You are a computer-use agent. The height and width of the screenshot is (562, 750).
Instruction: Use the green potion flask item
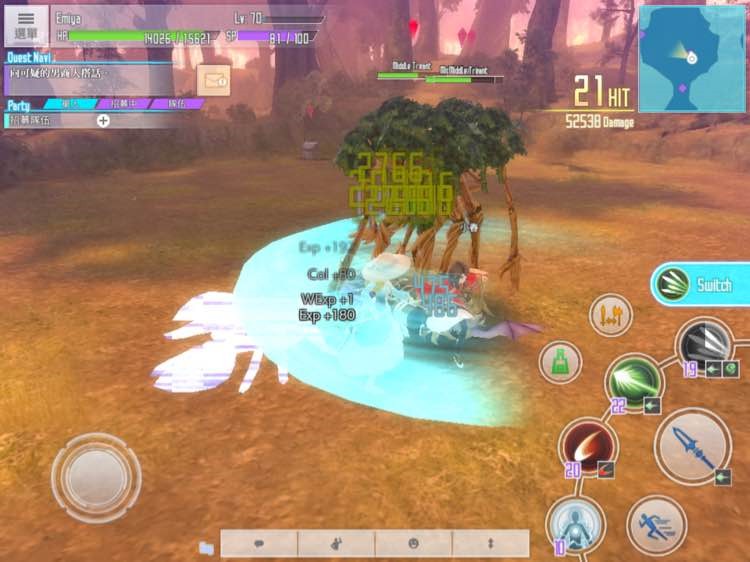(x=560, y=361)
